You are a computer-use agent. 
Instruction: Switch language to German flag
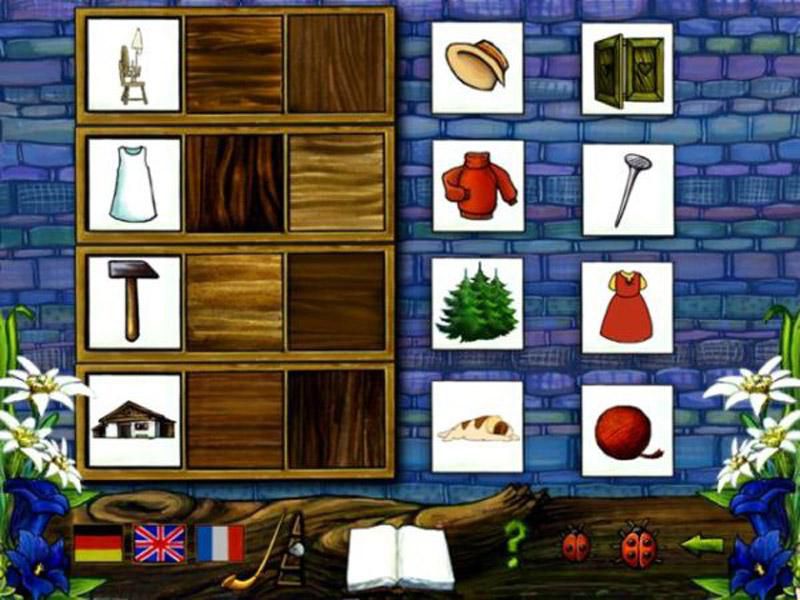coord(98,543)
